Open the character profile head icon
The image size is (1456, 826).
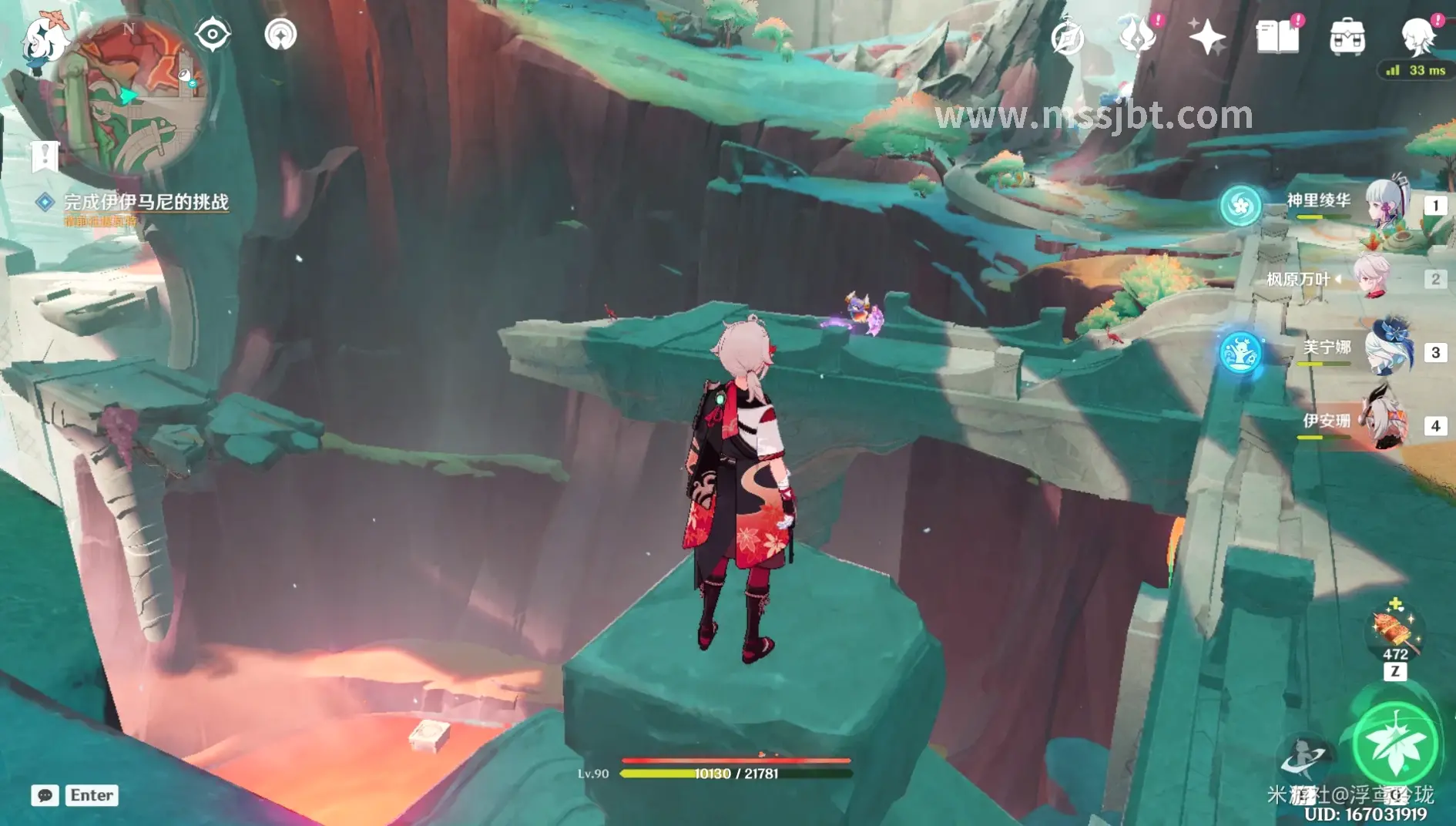point(1417,36)
